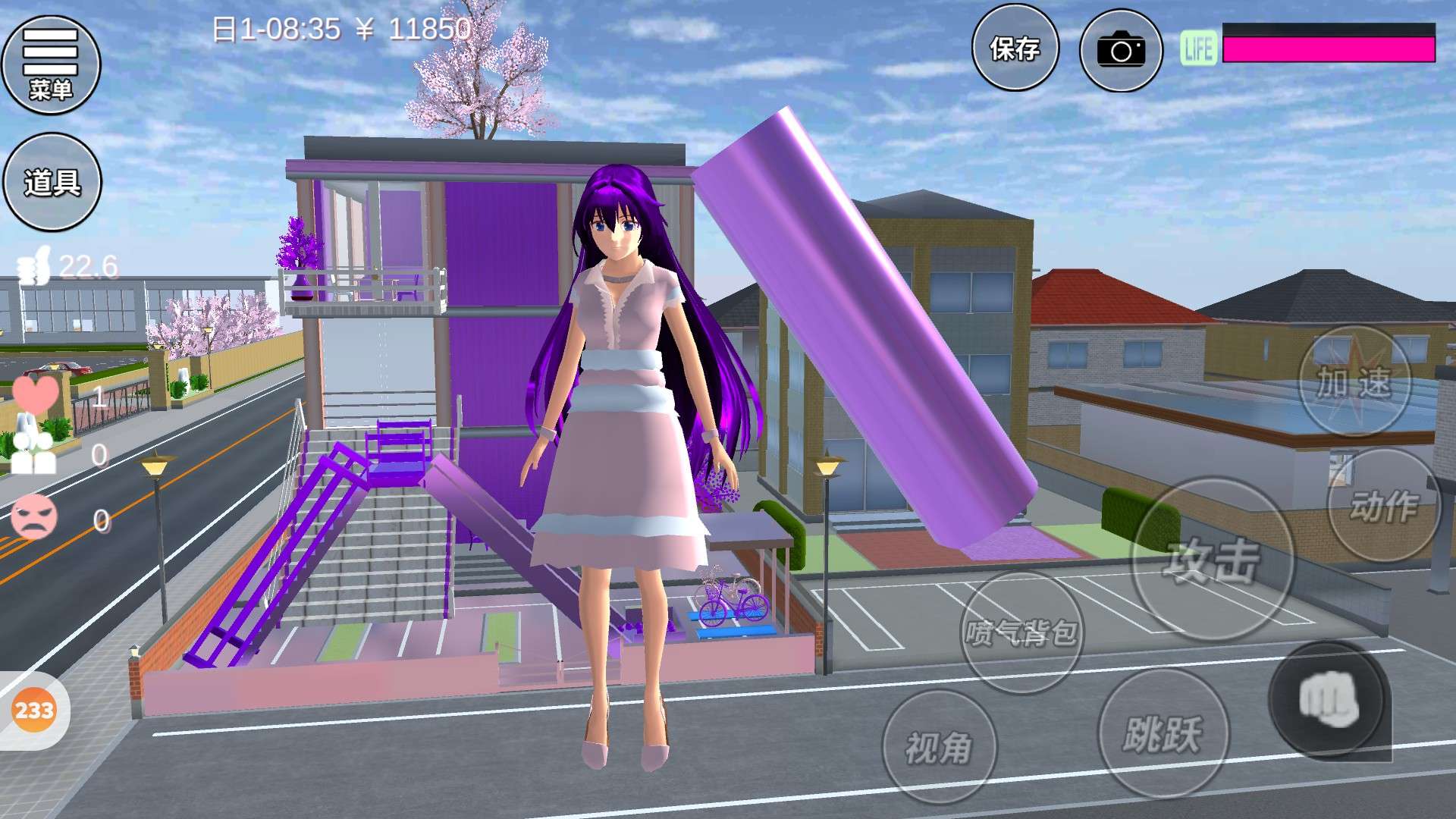Open the 道具 items button
The height and width of the screenshot is (819, 1456).
(x=52, y=182)
